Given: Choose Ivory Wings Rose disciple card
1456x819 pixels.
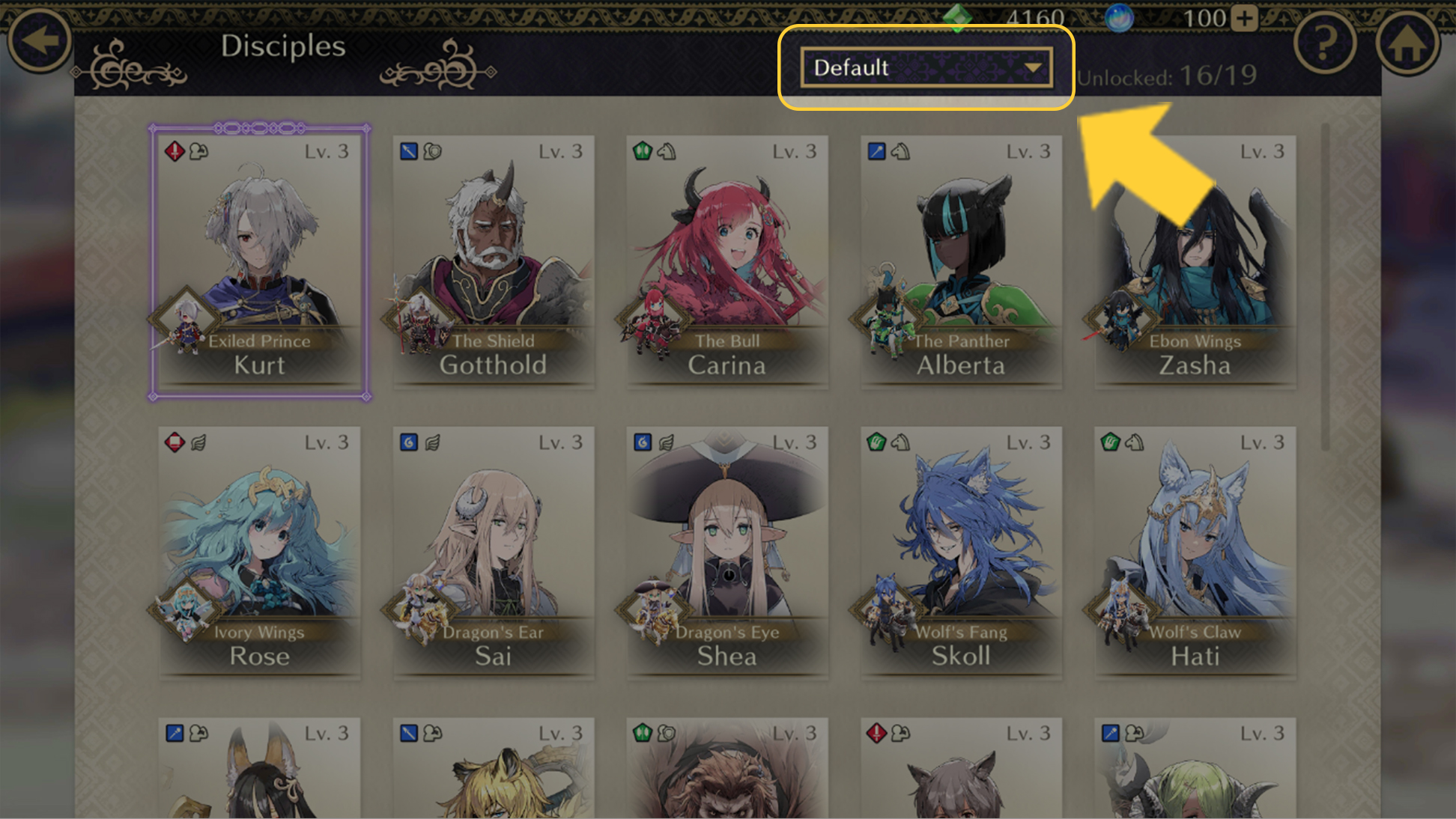Looking at the screenshot, I should coord(259,552).
